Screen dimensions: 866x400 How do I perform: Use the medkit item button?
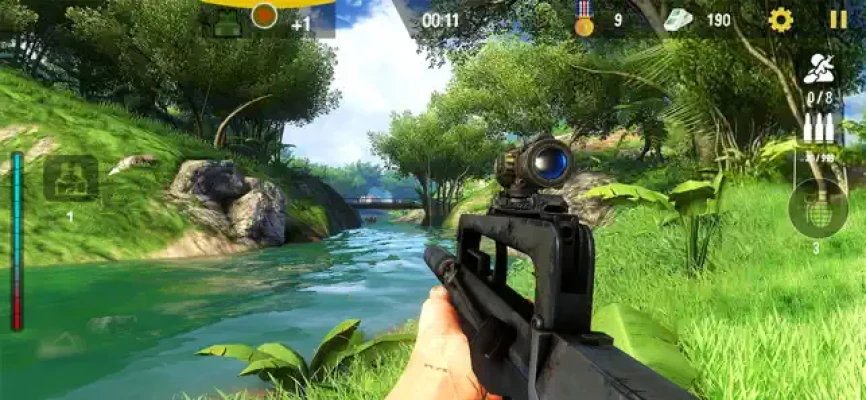(x=70, y=179)
